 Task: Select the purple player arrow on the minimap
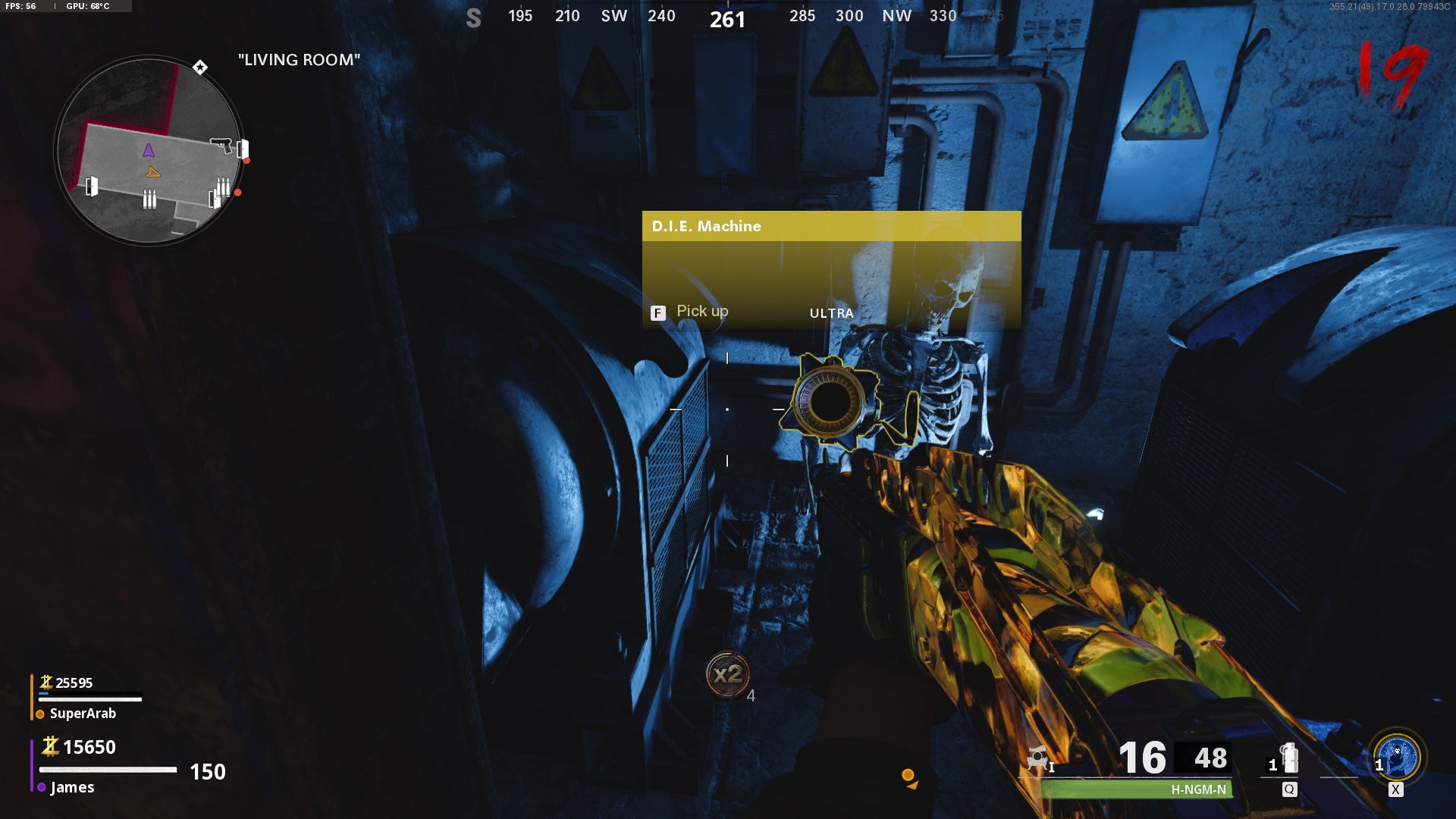[x=147, y=150]
